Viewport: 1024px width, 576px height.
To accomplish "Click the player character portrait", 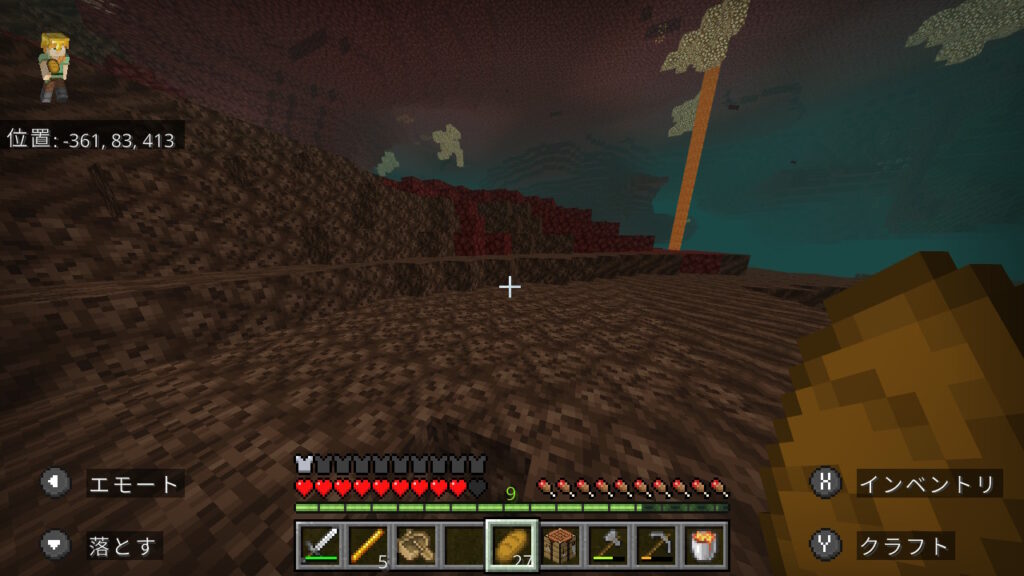I will 53,67.
